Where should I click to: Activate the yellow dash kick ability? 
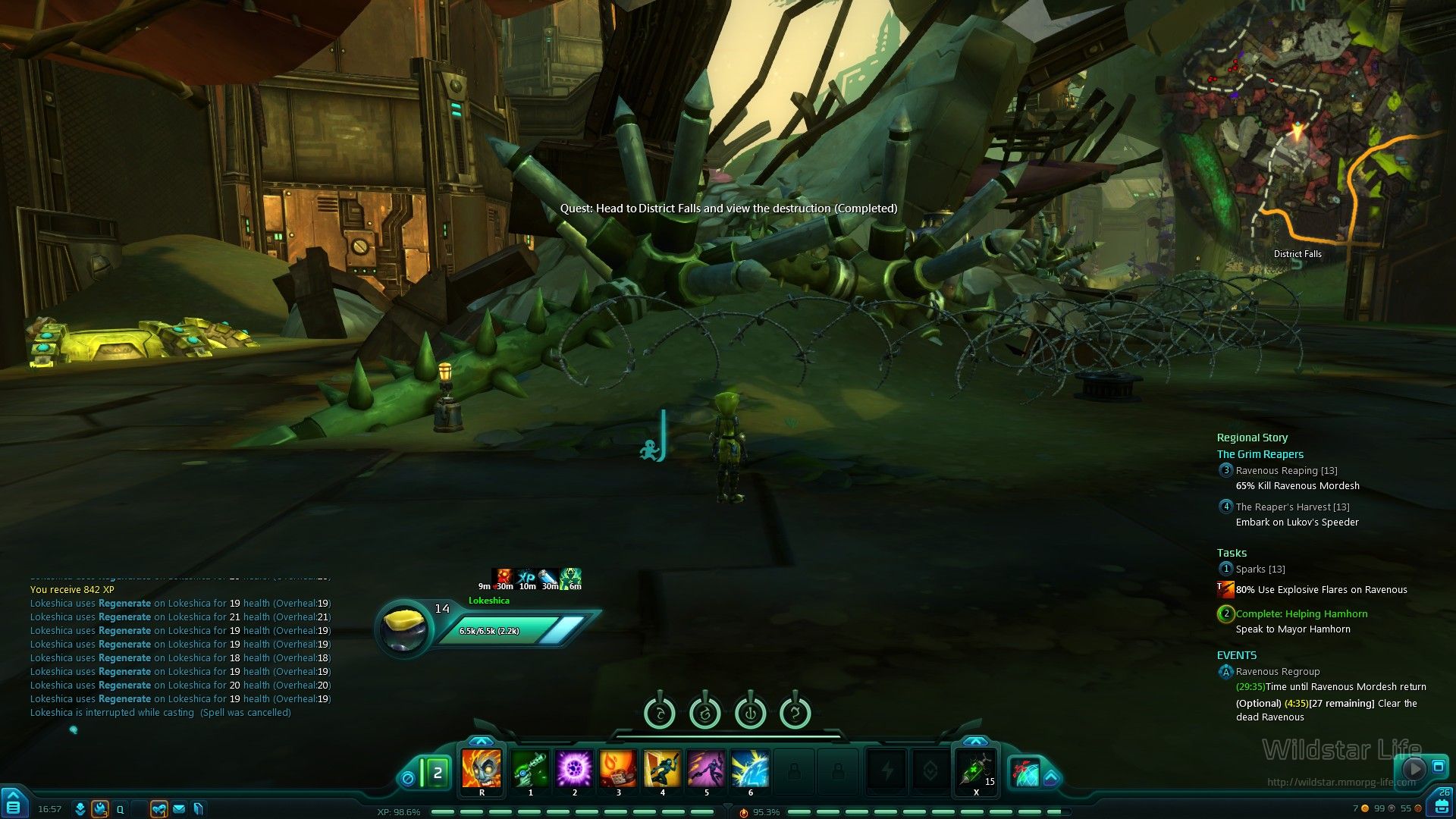[x=662, y=769]
